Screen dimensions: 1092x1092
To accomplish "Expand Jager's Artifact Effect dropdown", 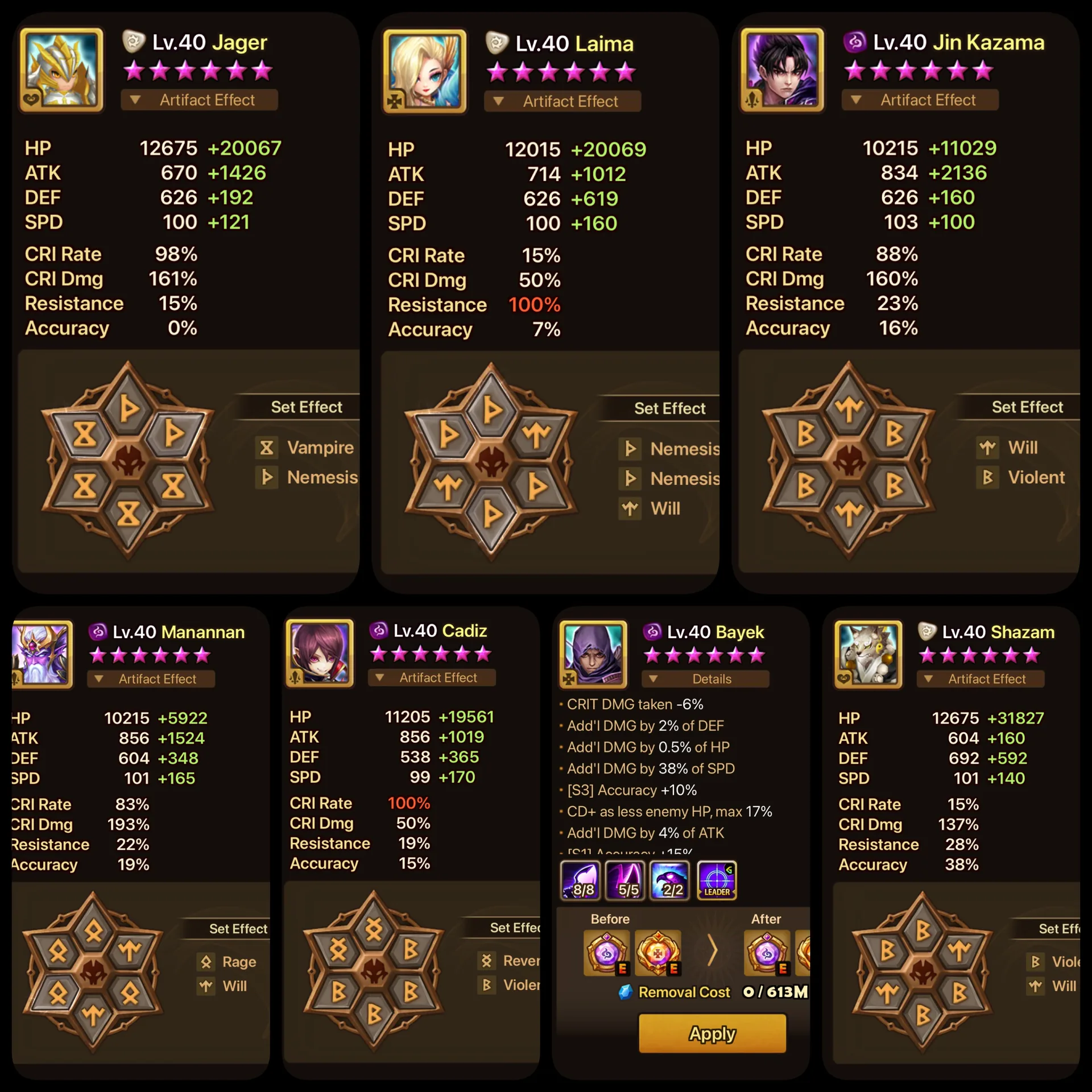I will tap(199, 100).
